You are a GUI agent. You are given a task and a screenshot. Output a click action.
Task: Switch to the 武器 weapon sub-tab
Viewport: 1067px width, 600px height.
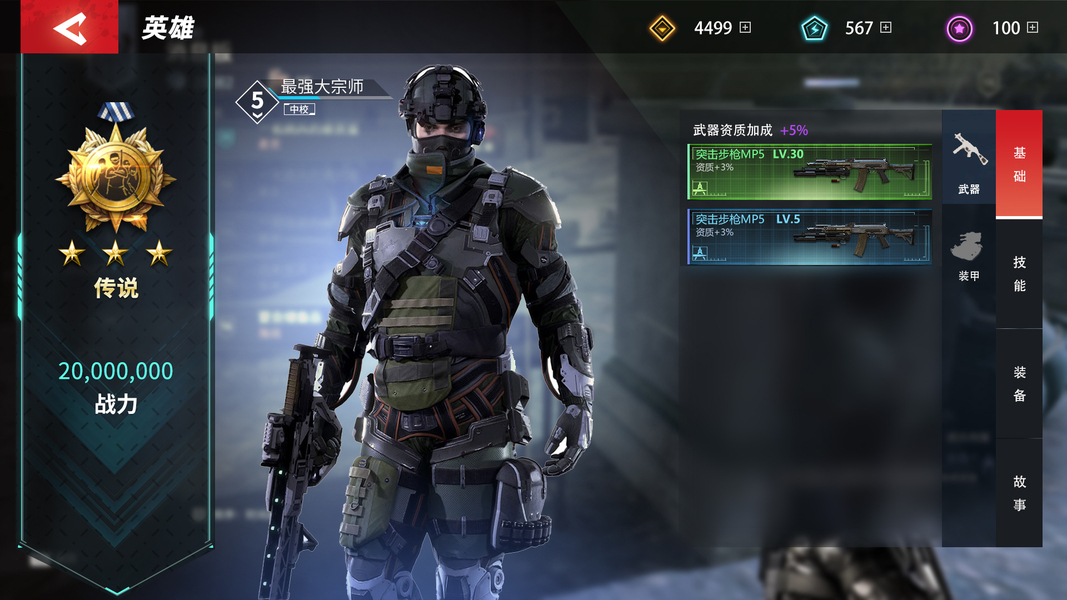(x=968, y=160)
